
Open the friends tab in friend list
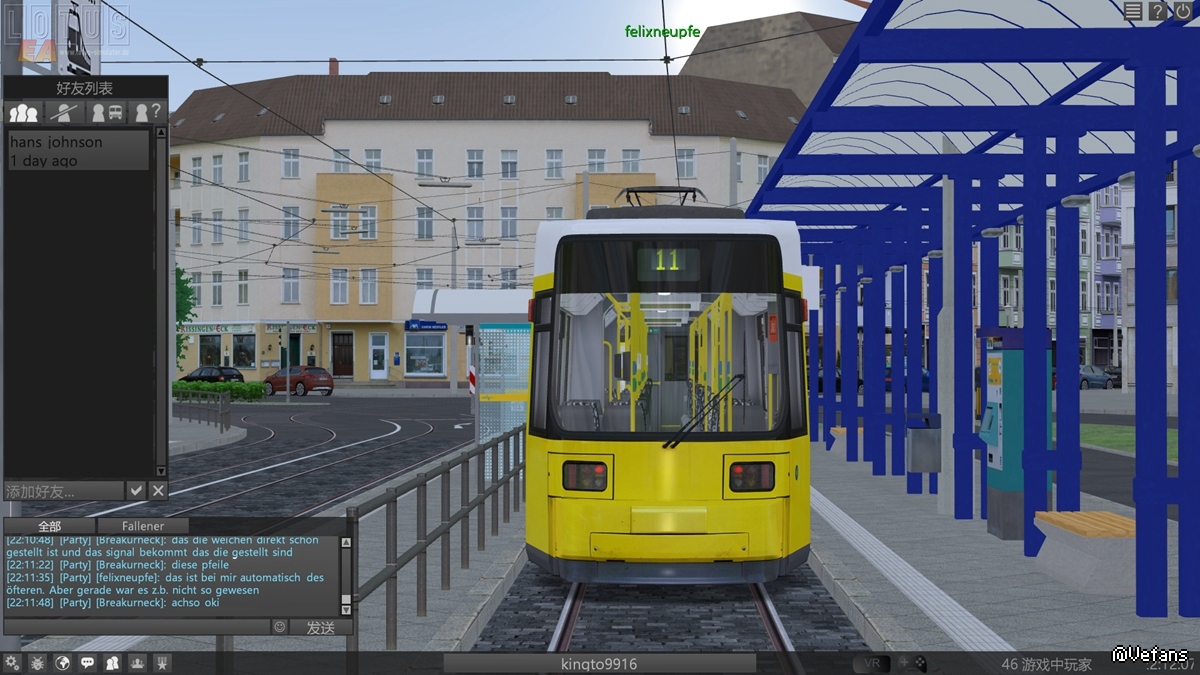pyautogui.click(x=24, y=112)
